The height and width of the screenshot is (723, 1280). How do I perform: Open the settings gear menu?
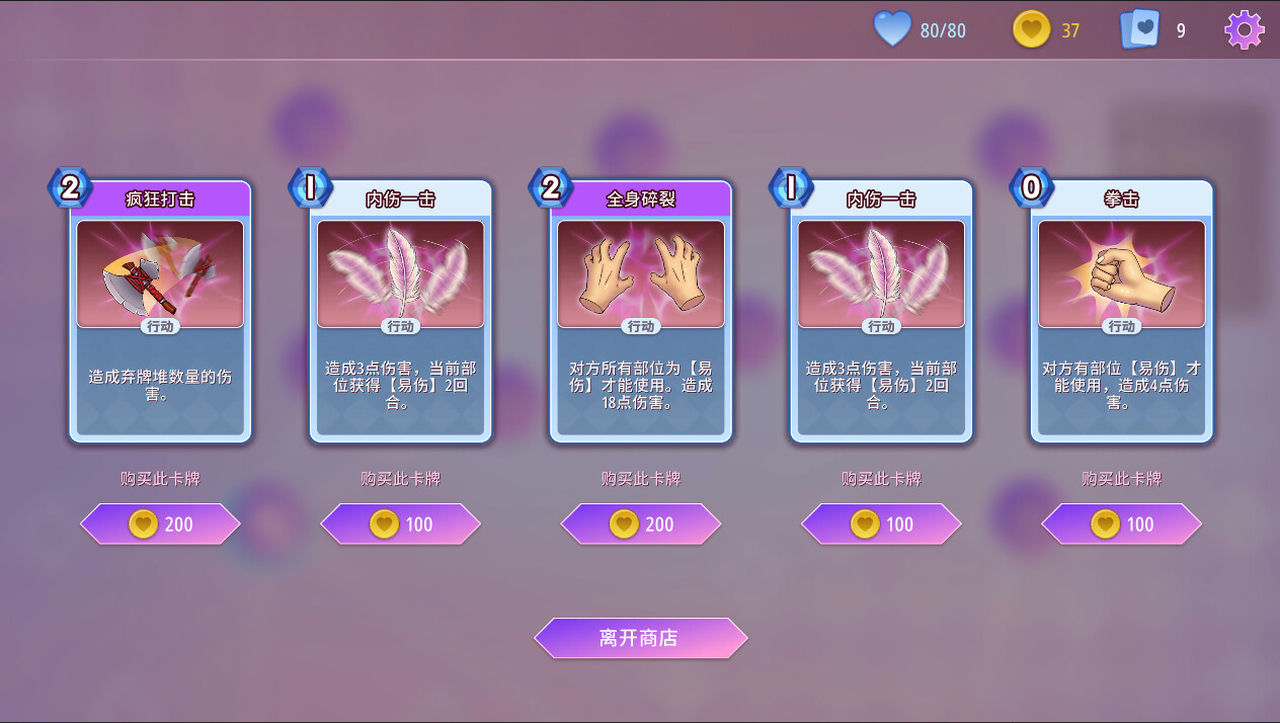[1243, 29]
